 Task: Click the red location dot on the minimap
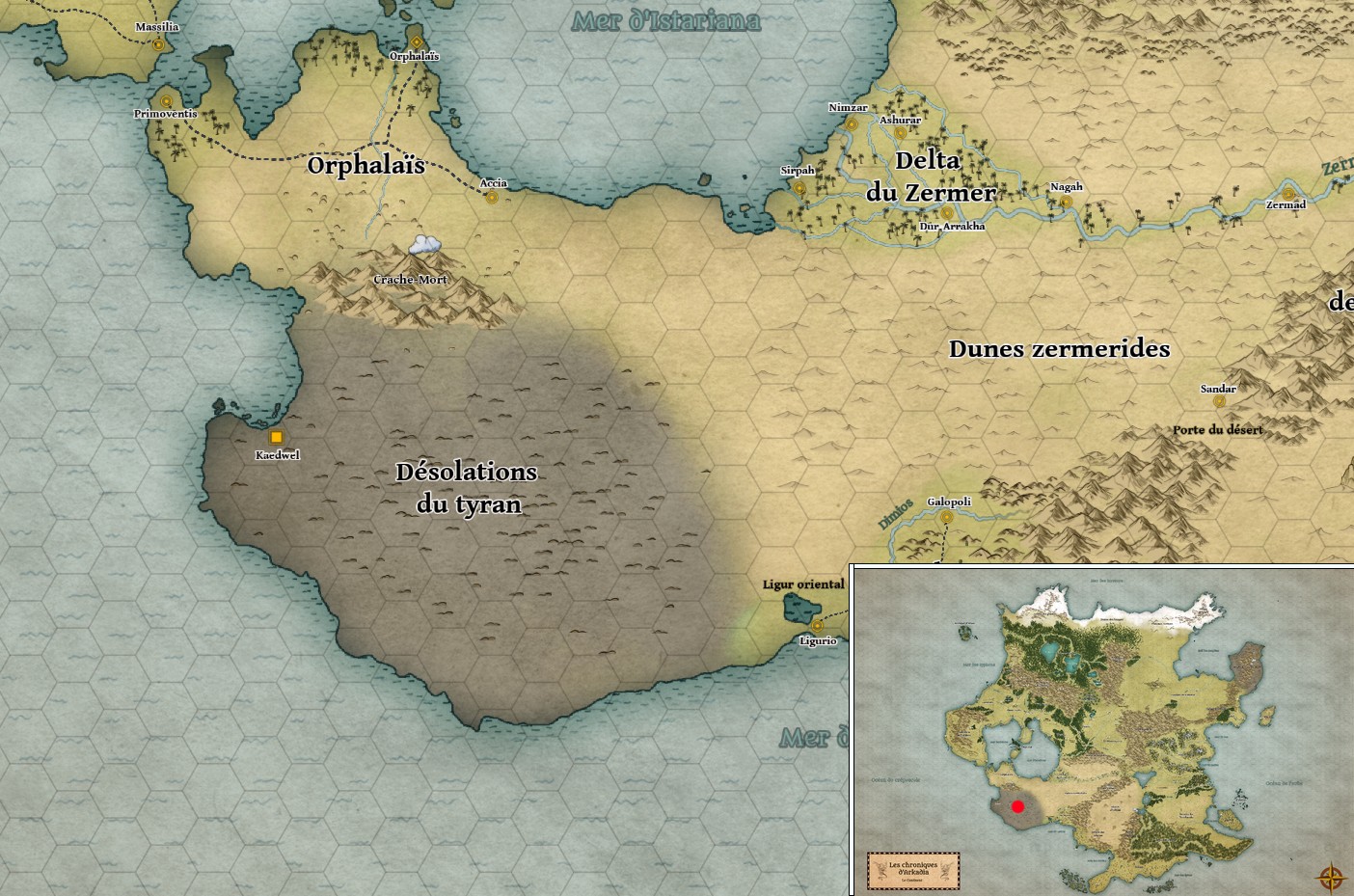1017,806
